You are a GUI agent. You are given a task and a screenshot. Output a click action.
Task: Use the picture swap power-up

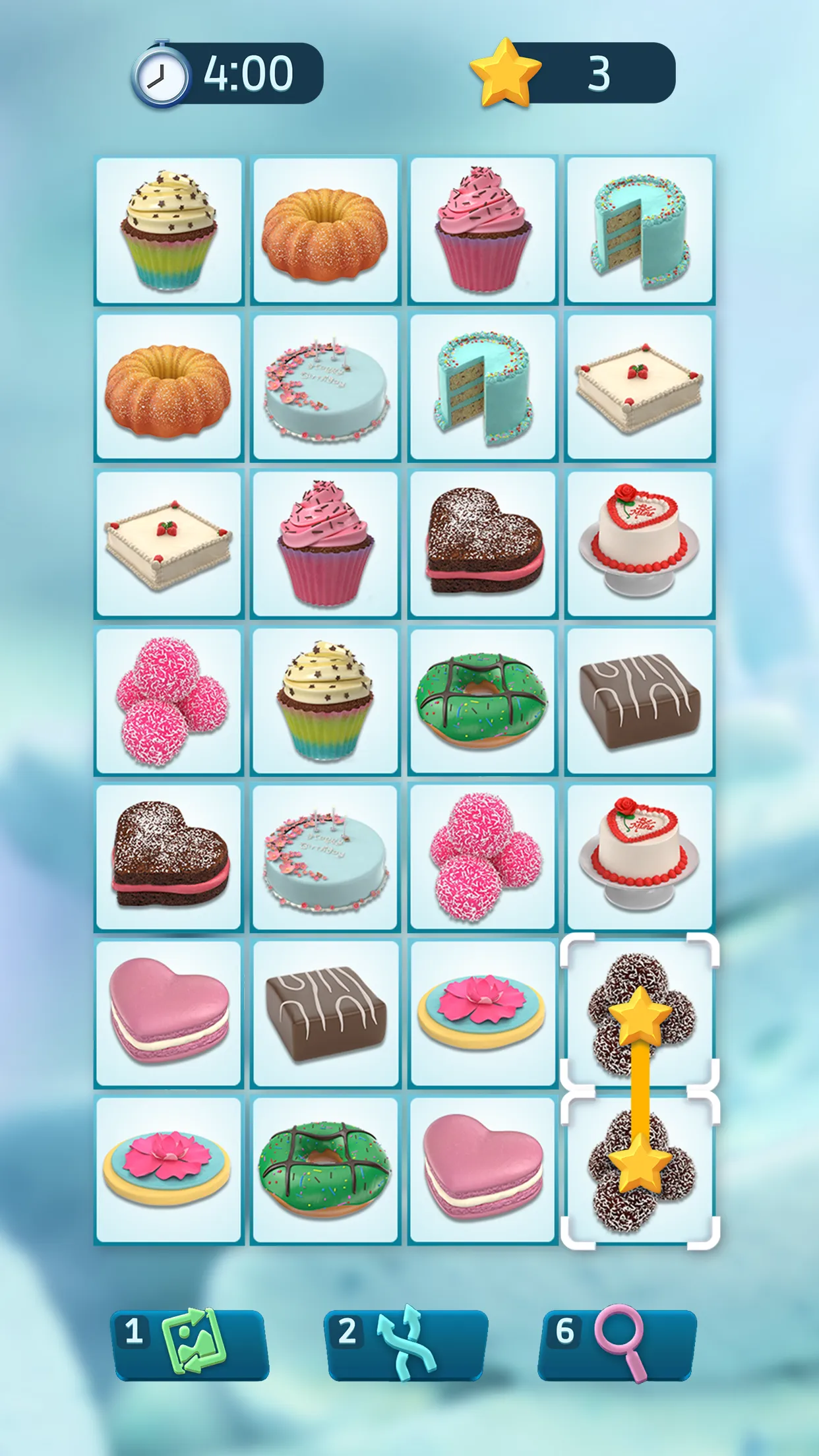click(x=190, y=1344)
